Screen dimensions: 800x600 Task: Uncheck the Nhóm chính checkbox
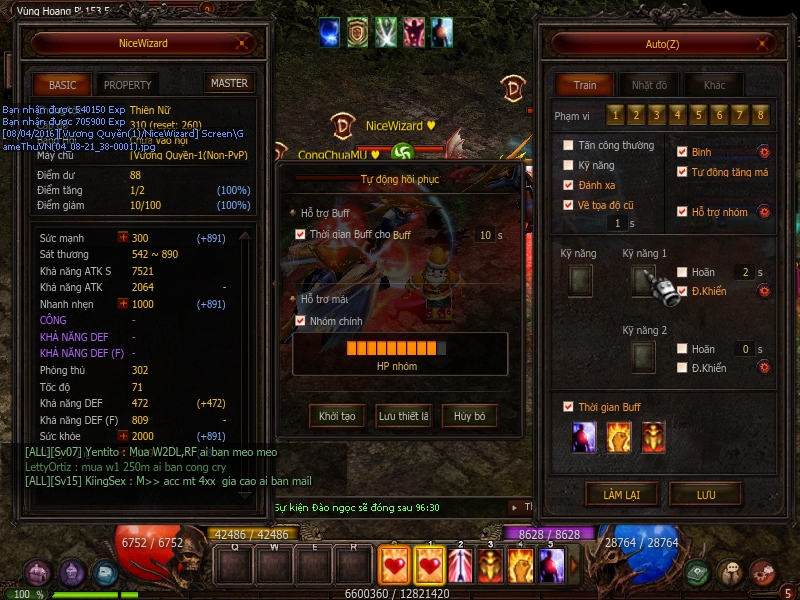click(301, 322)
